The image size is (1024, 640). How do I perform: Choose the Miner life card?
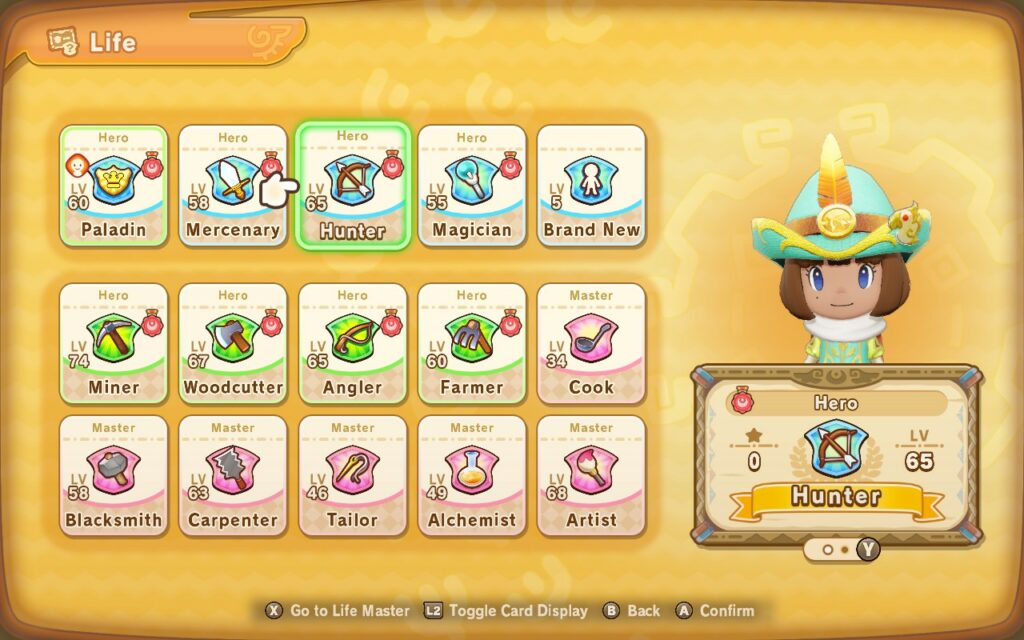pyautogui.click(x=113, y=343)
